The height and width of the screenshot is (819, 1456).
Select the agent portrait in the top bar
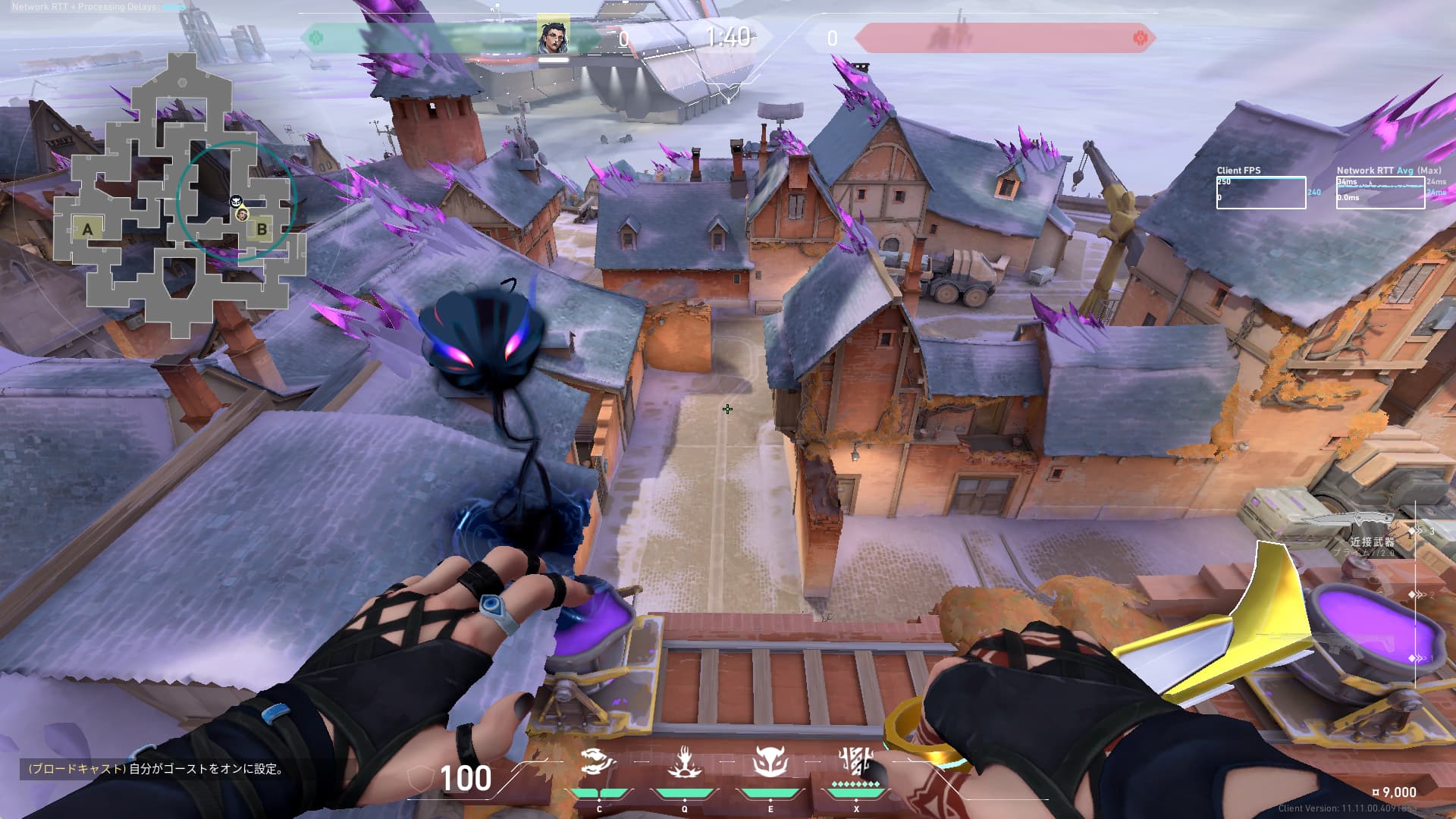[x=553, y=37]
